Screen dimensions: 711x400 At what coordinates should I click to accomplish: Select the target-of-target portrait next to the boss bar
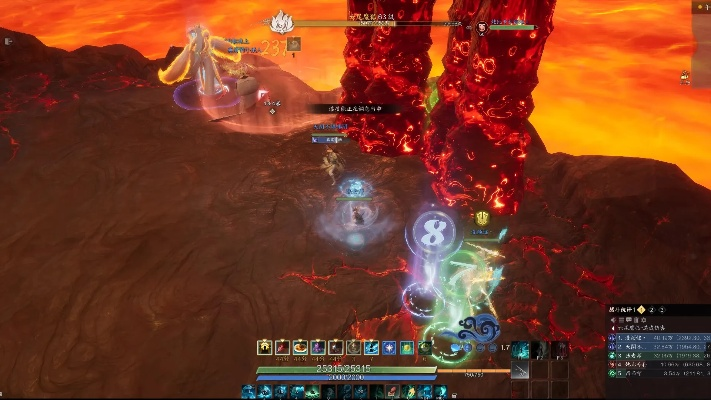(x=483, y=27)
